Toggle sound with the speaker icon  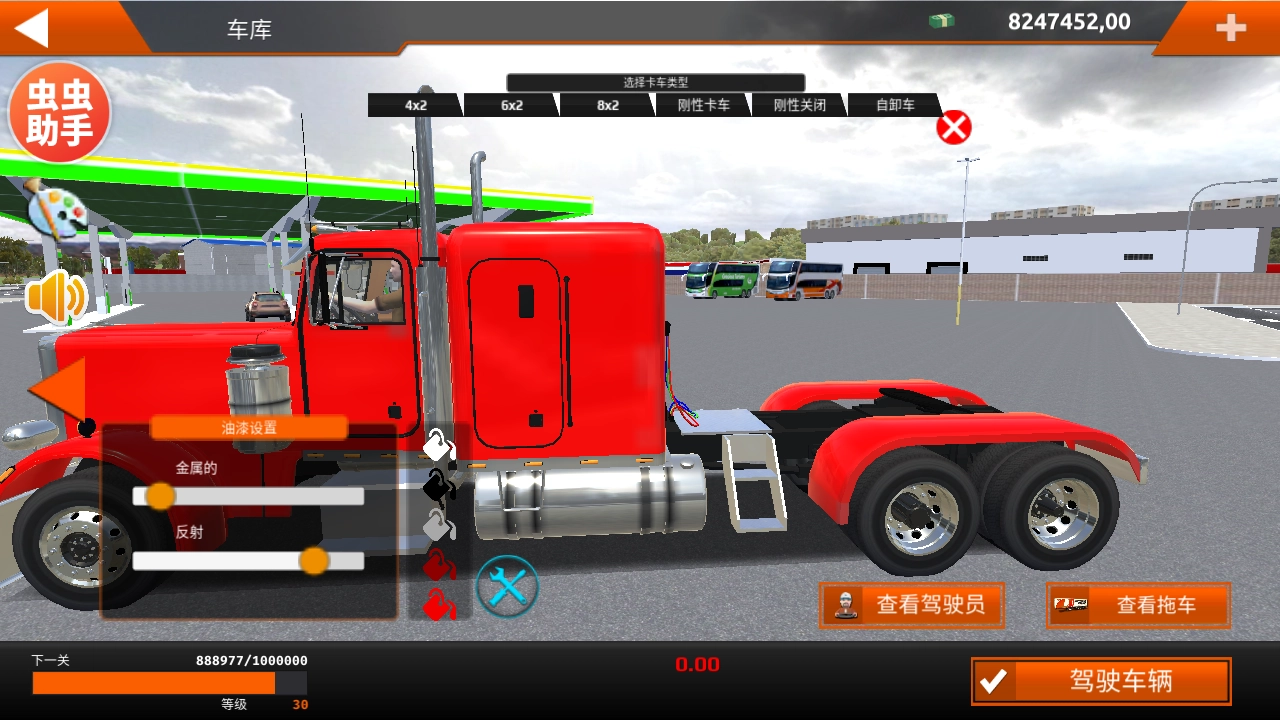[x=56, y=297]
